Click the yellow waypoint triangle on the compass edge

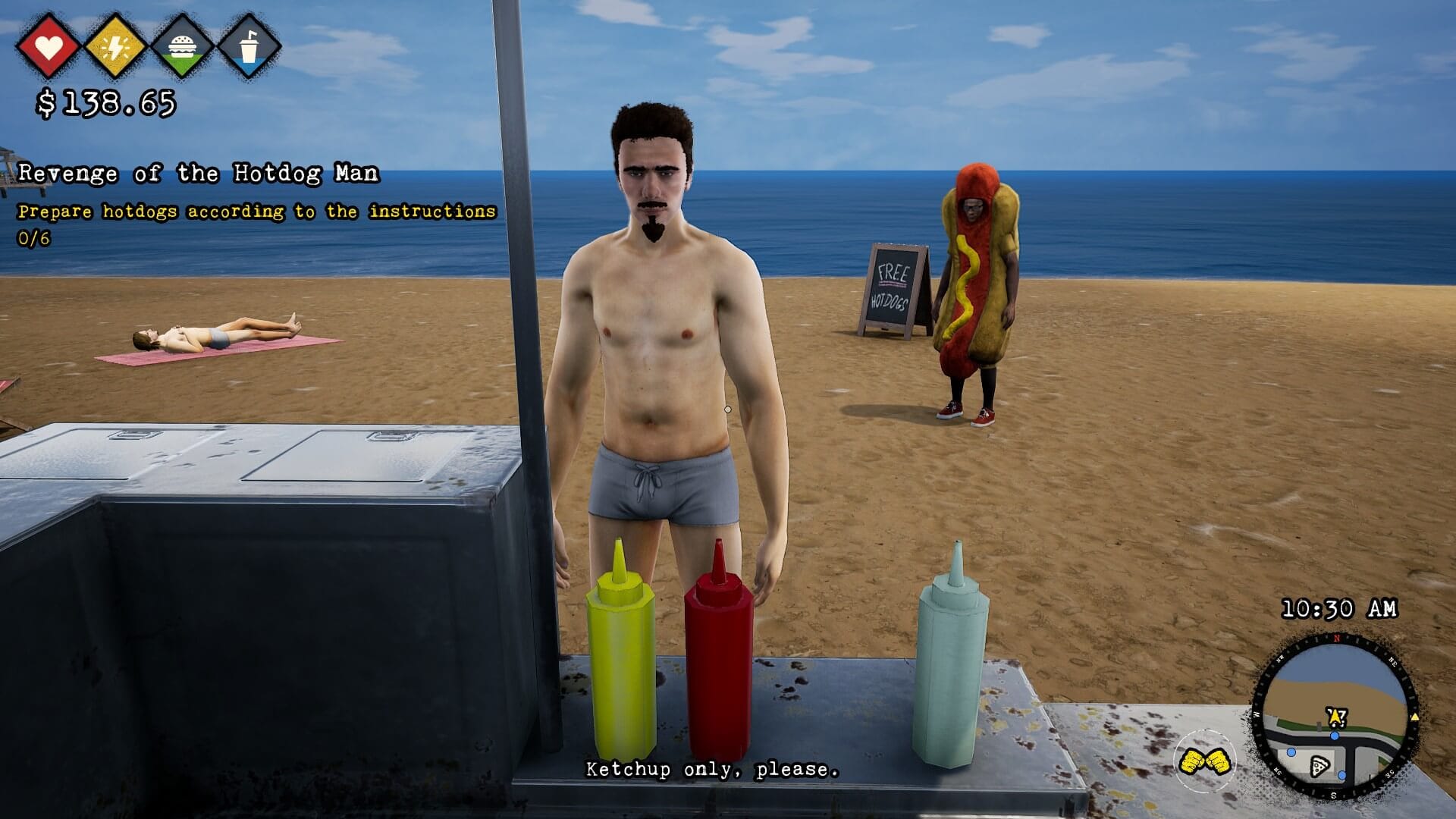1415,718
